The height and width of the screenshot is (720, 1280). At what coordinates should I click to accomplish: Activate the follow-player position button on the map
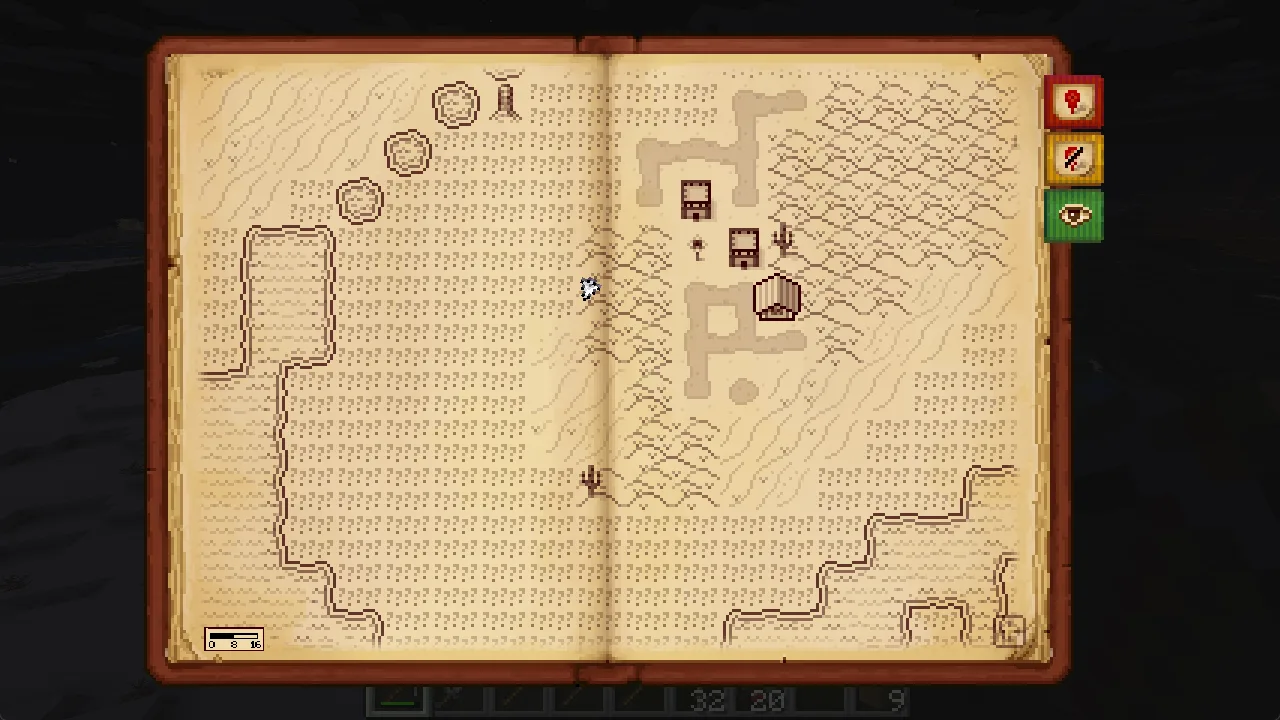(1009, 631)
